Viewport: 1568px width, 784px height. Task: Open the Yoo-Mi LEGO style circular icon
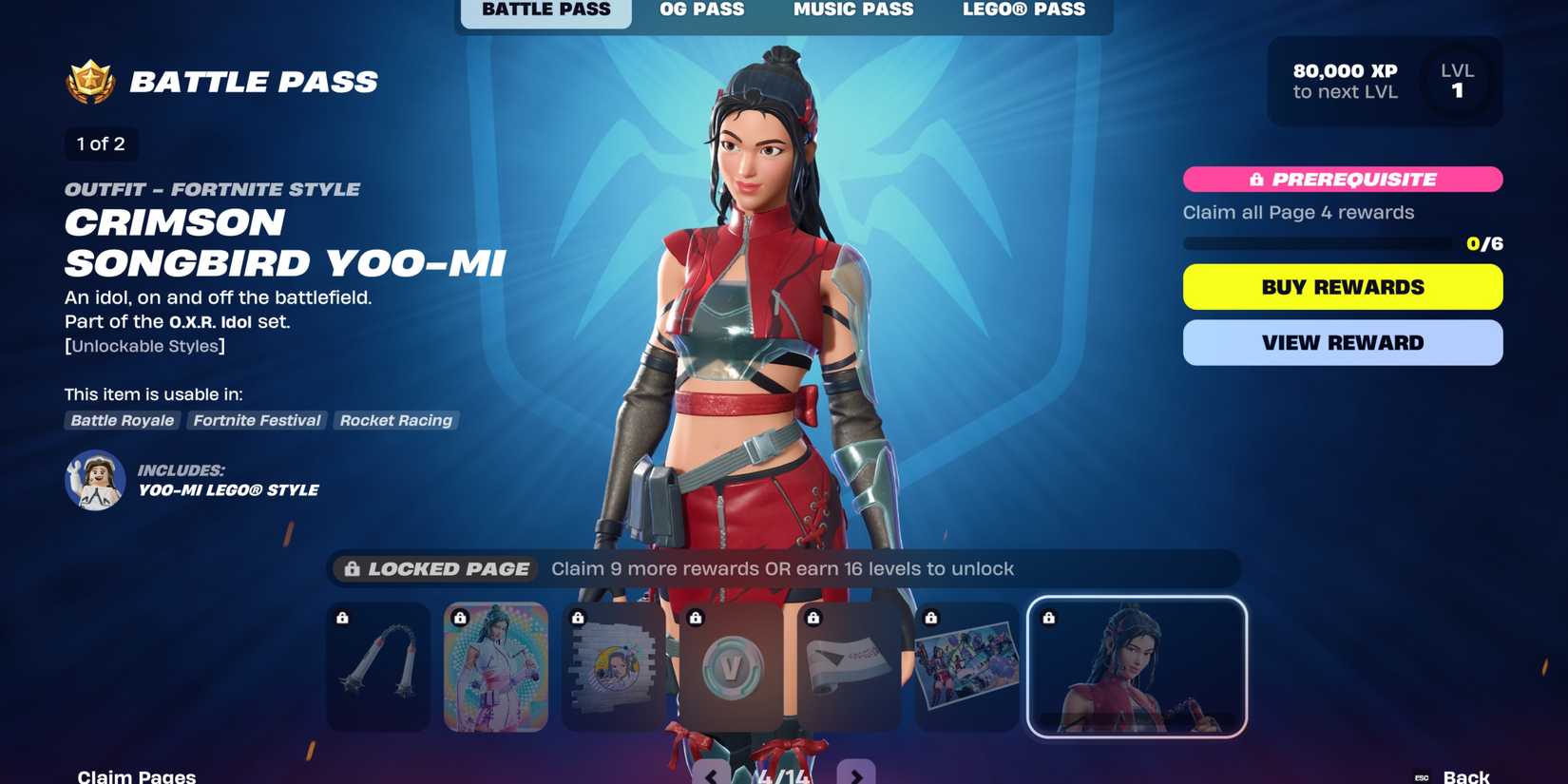[95, 481]
